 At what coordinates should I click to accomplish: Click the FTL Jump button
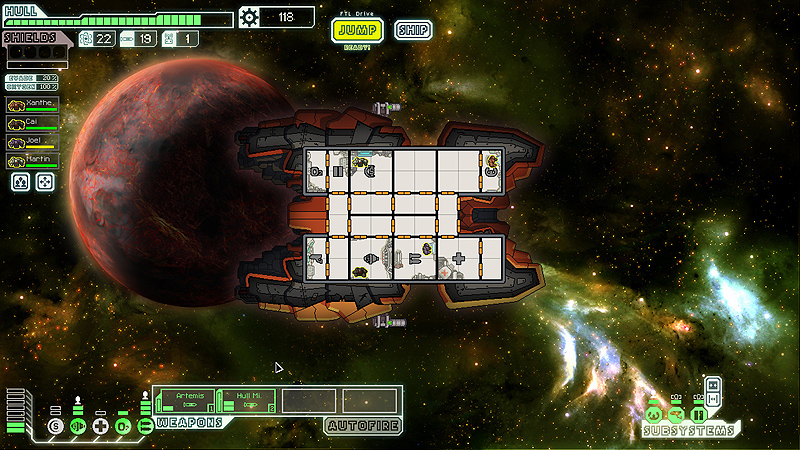[357, 30]
